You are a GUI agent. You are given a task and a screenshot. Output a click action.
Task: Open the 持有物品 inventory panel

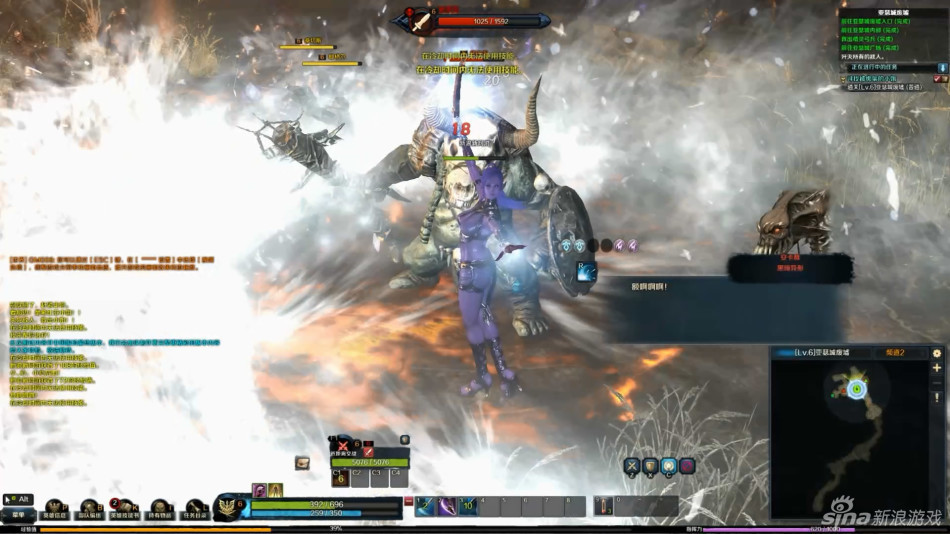pos(160,510)
